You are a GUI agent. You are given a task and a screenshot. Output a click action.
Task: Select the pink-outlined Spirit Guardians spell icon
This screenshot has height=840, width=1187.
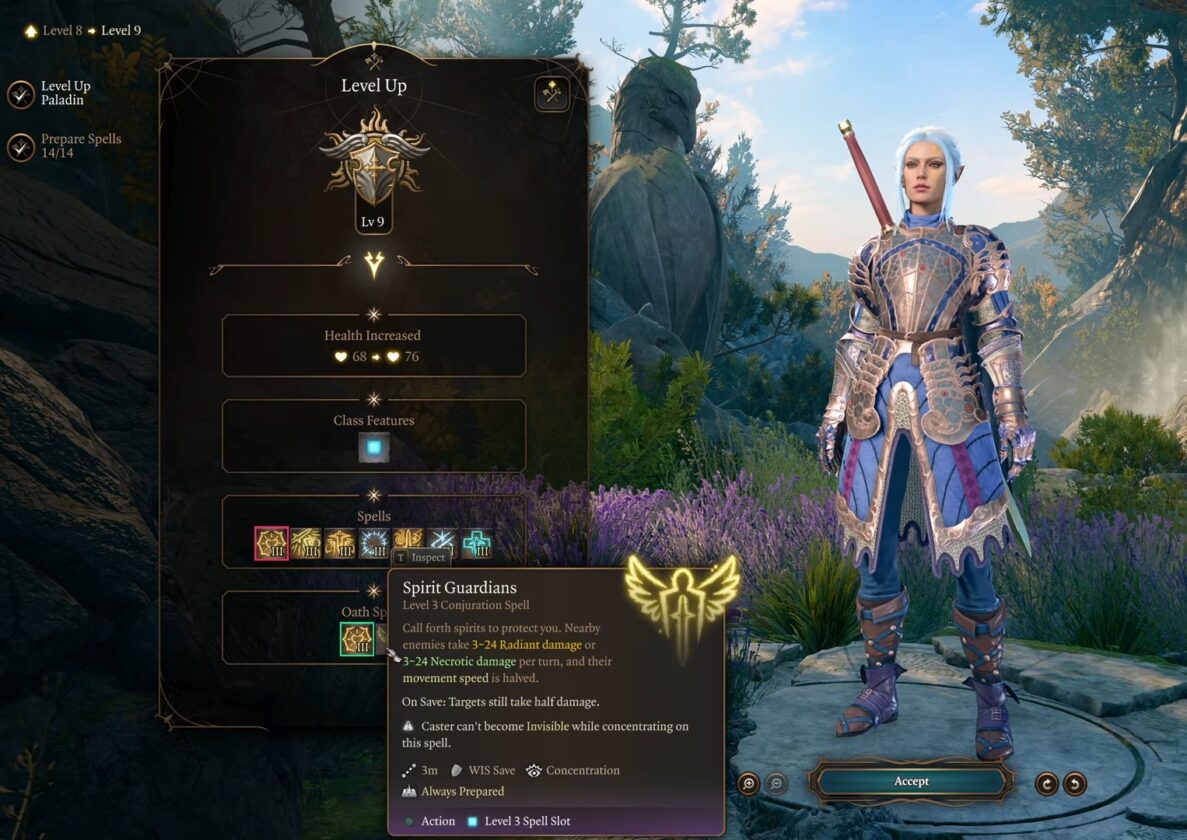(271, 543)
